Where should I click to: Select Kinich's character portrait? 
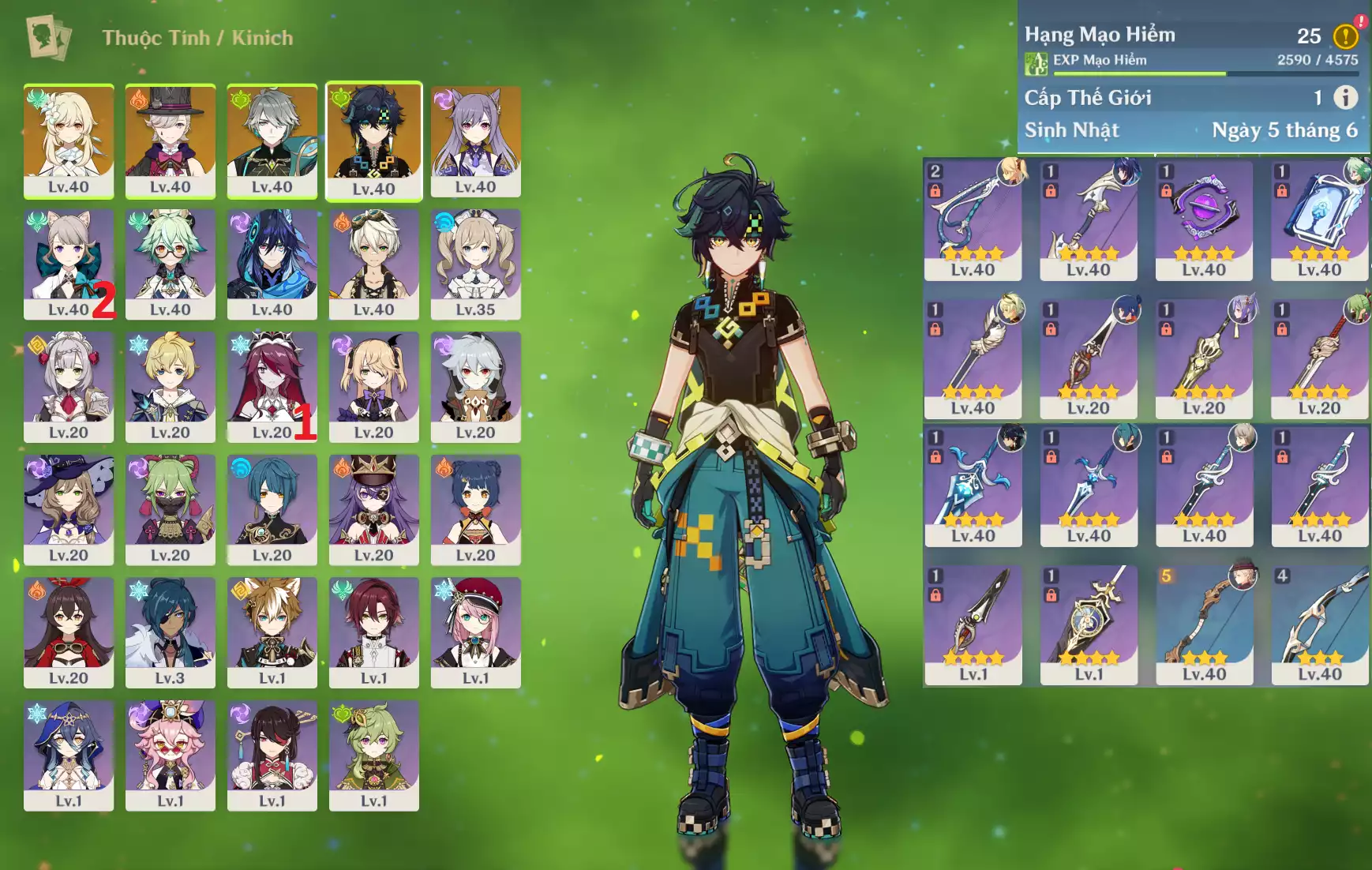(373, 140)
